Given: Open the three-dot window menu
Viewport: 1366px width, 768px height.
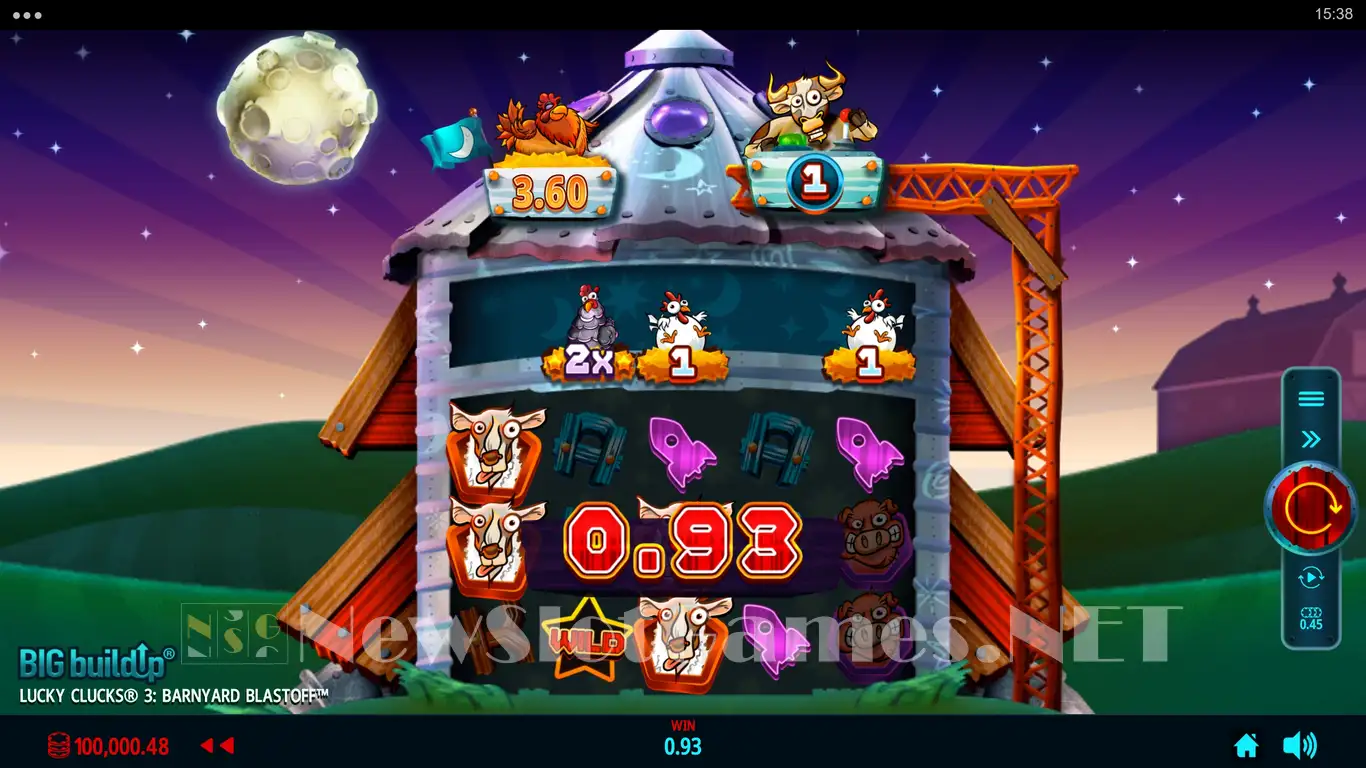Looking at the screenshot, I should [27, 15].
